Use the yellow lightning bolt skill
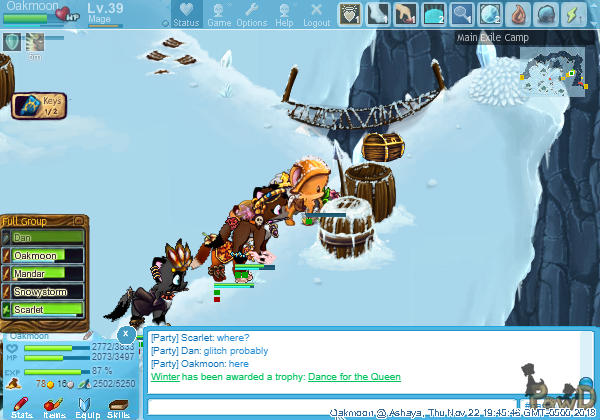Image resolution: width=600 pixels, height=420 pixels. 574,14
